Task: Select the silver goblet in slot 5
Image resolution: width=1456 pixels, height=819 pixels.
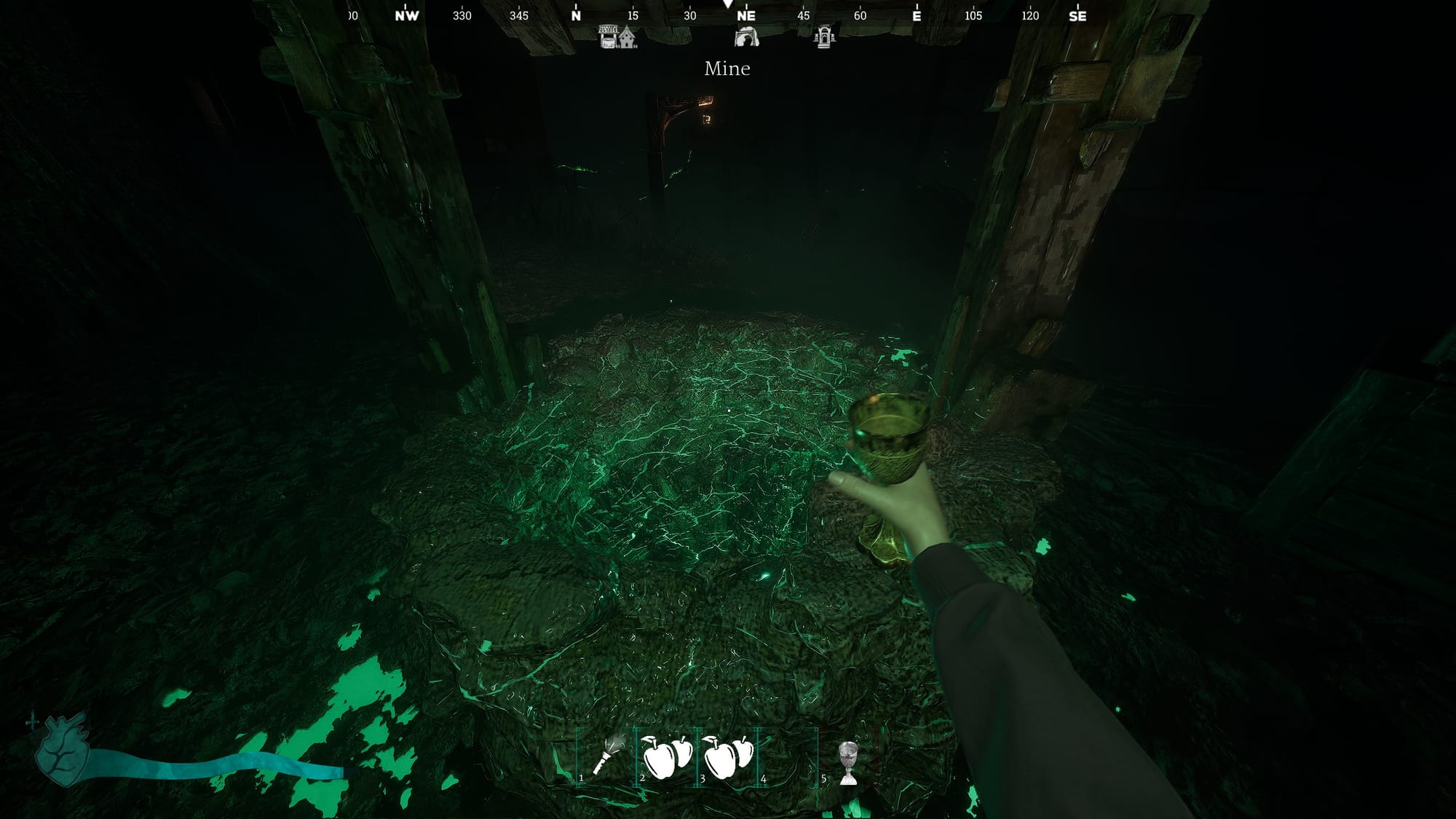Action: tap(847, 761)
